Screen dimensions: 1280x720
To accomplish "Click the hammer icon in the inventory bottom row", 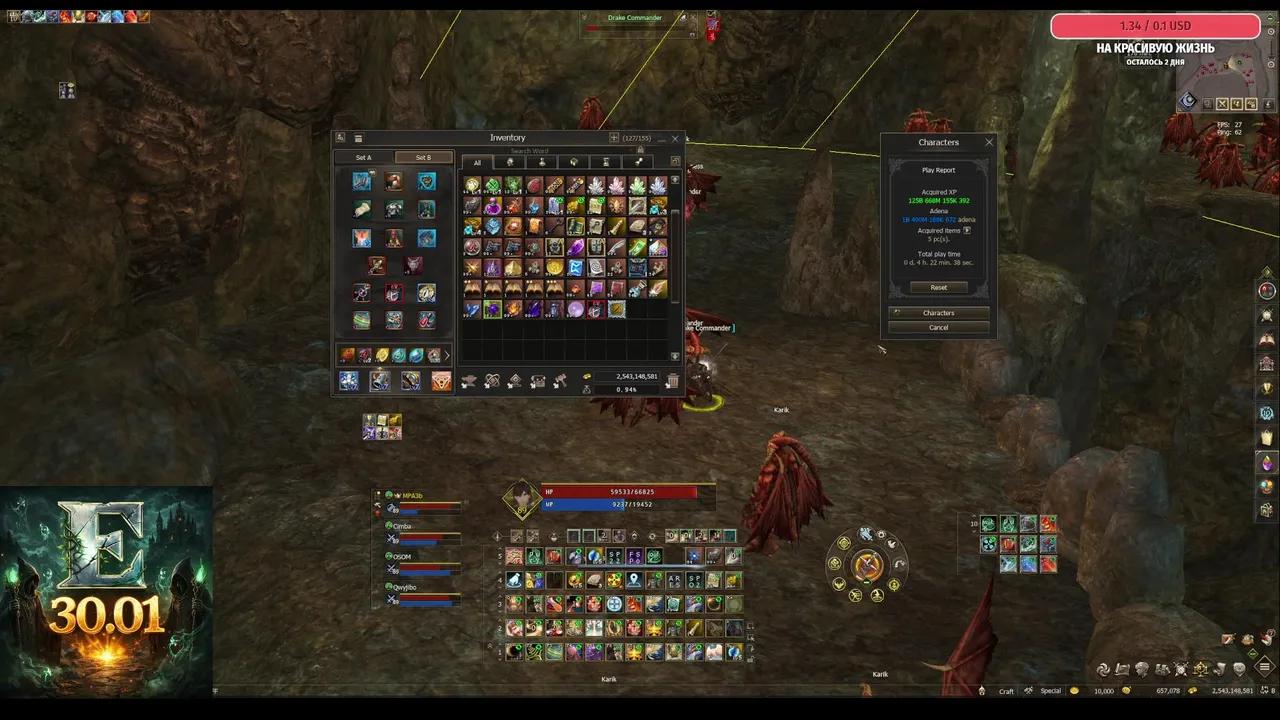I will click(561, 380).
